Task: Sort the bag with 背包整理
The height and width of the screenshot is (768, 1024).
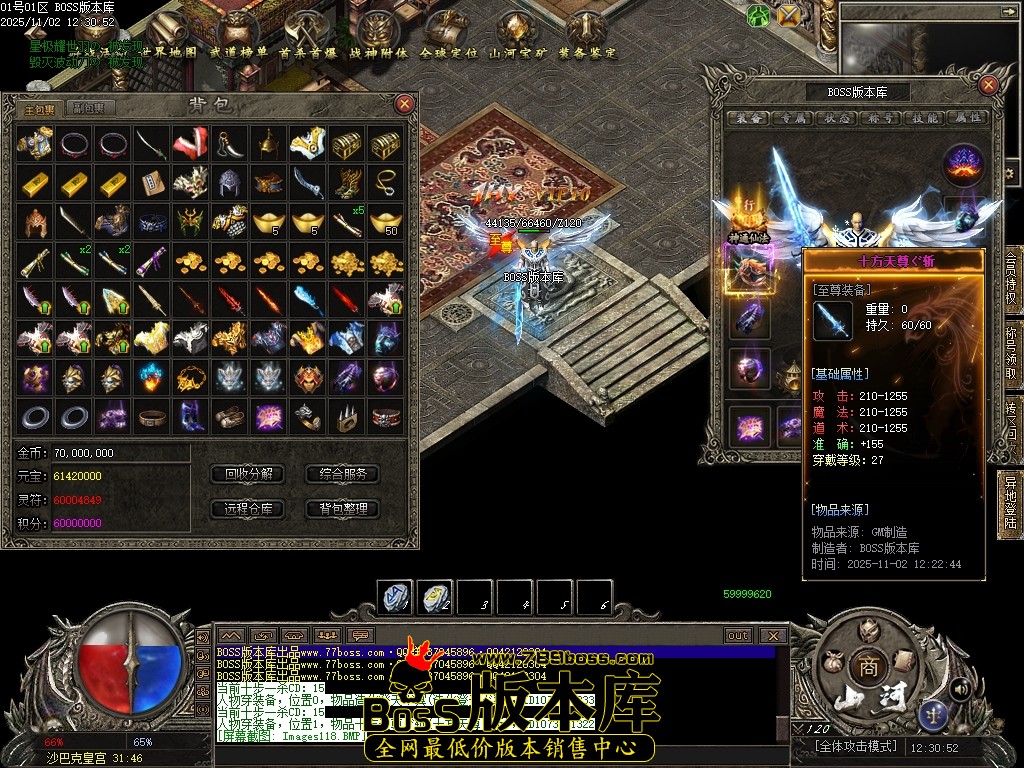Action: (343, 509)
